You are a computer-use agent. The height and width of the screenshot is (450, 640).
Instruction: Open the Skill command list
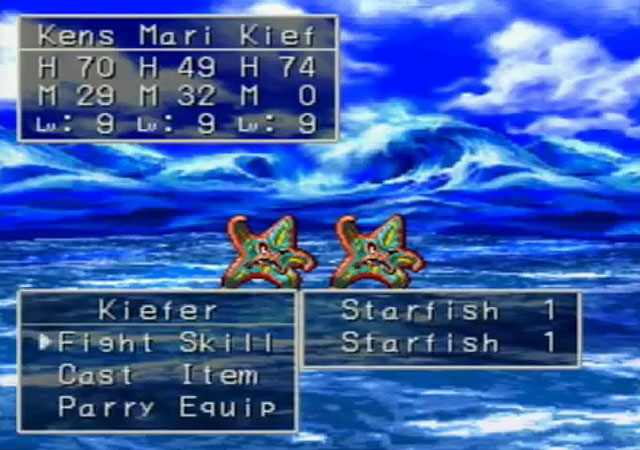[226, 343]
